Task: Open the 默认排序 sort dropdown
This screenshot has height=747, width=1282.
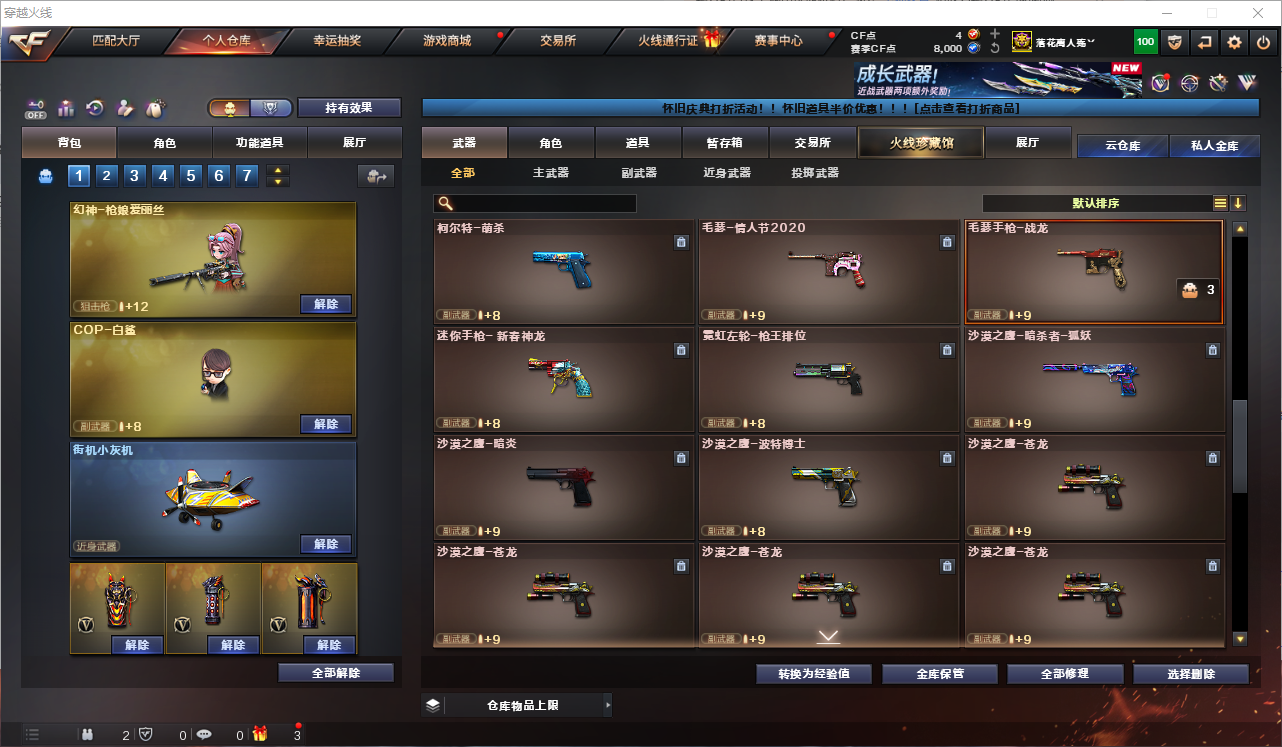Action: (1095, 203)
